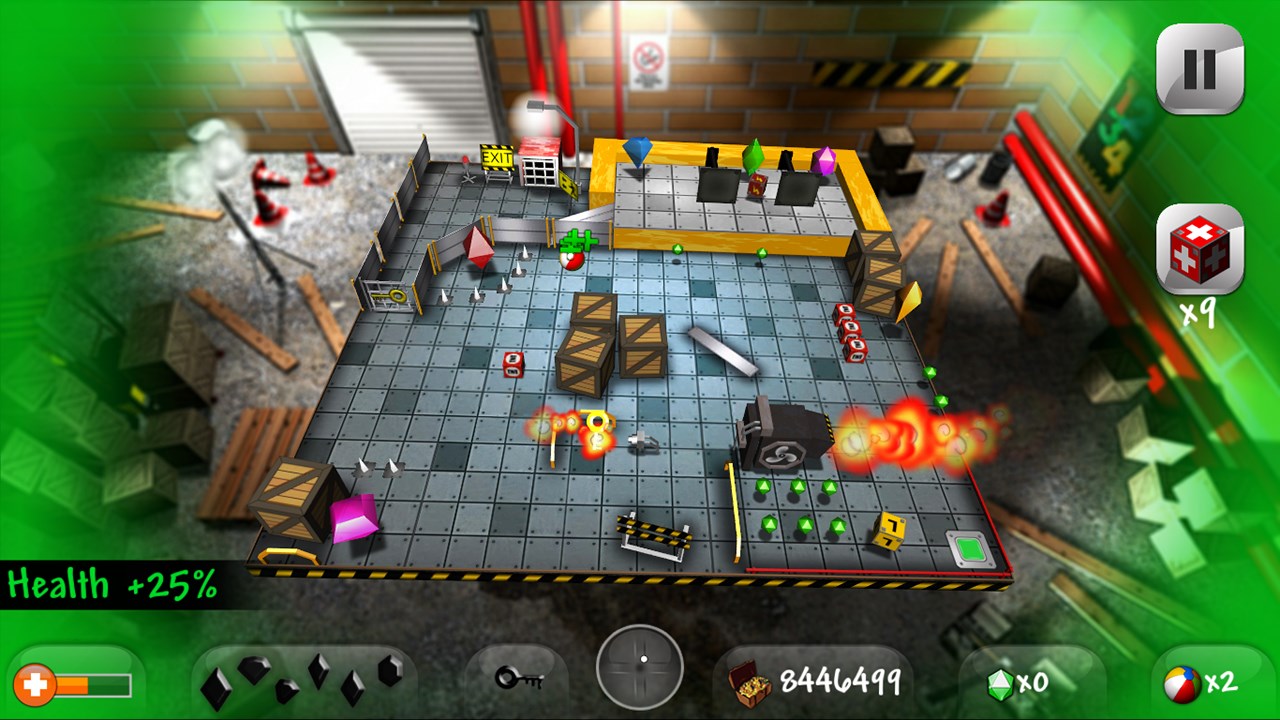Click the red spinning diamond obstacle

pos(477,249)
